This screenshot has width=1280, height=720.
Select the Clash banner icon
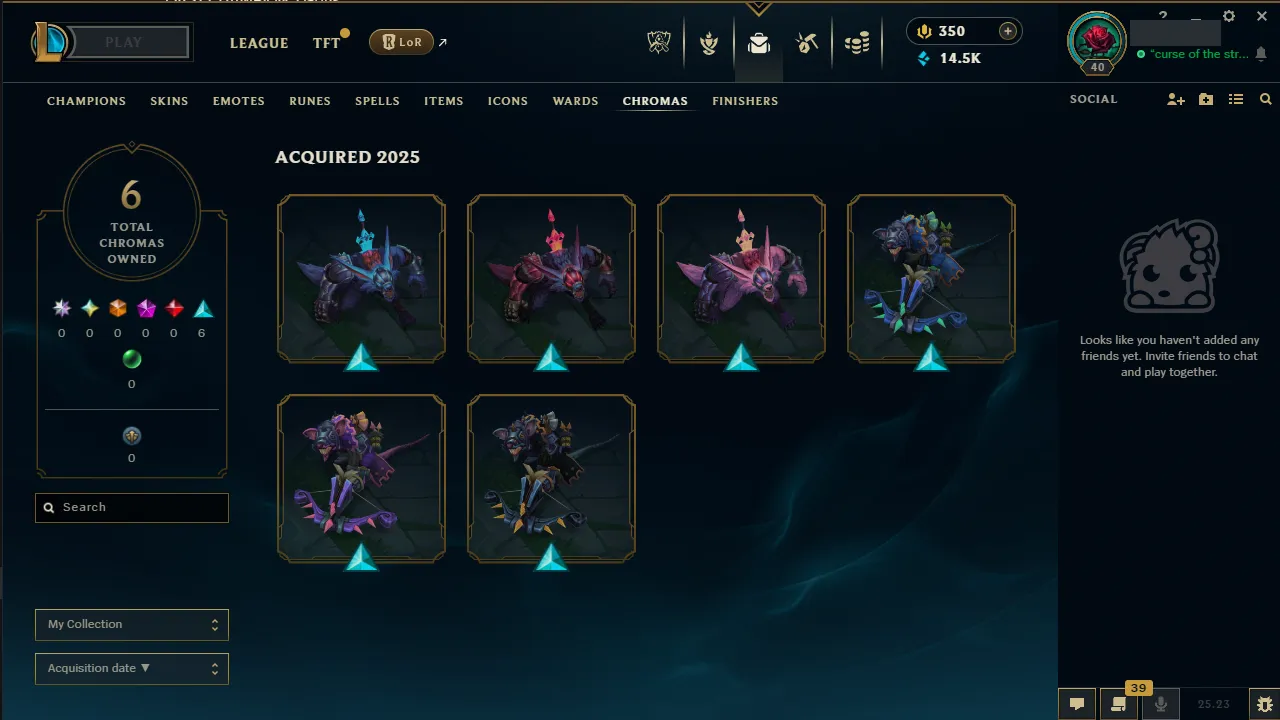click(708, 43)
